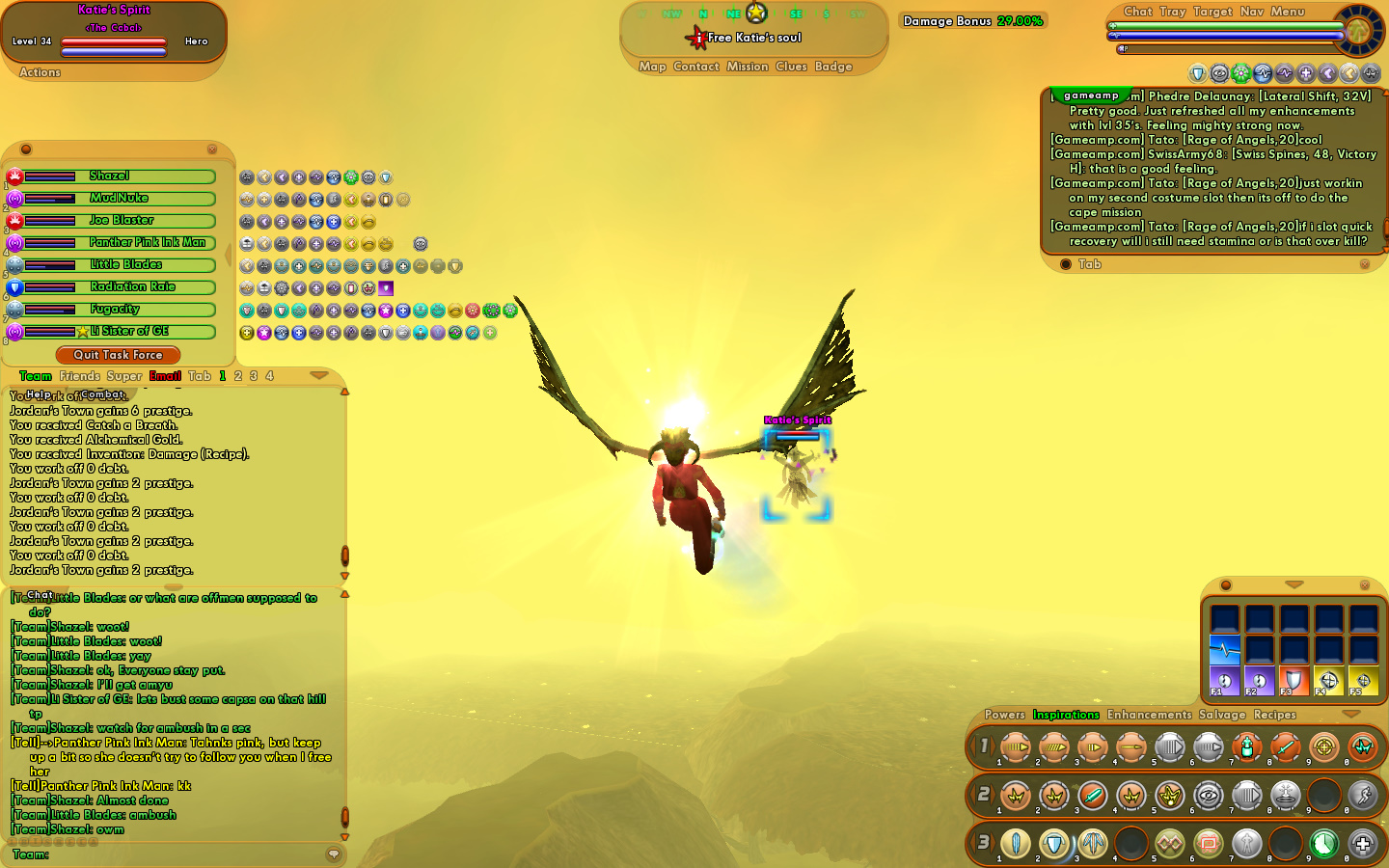Select Panther Pink Ink Man row
The height and width of the screenshot is (868, 1389).
(x=147, y=243)
